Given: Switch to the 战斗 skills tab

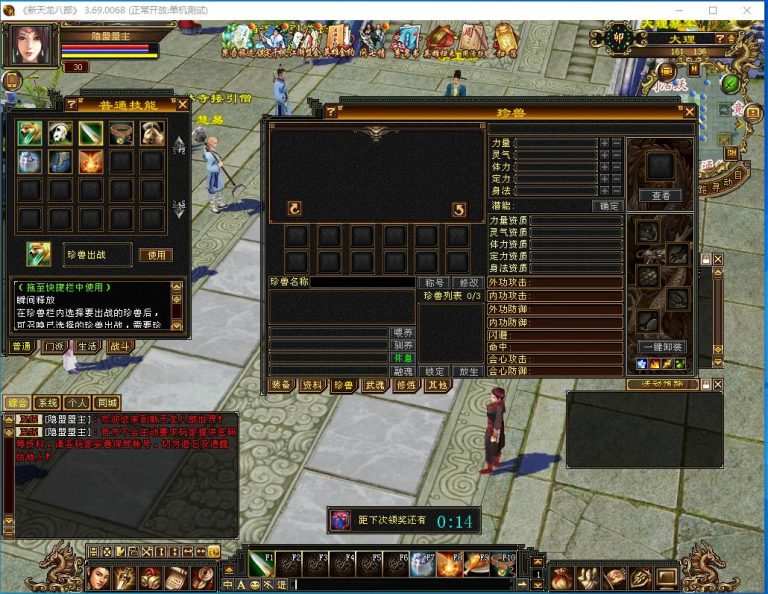Looking at the screenshot, I should click(119, 346).
